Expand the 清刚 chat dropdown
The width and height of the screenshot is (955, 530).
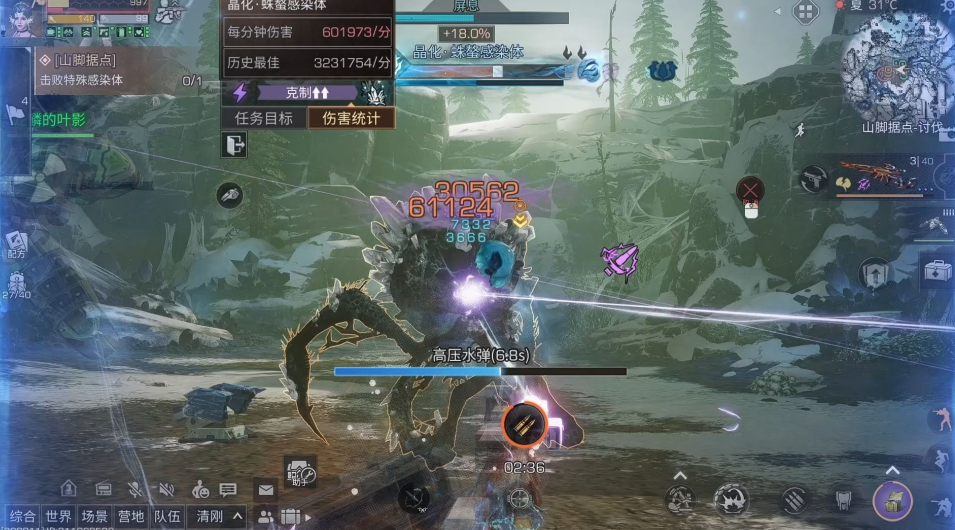point(219,517)
